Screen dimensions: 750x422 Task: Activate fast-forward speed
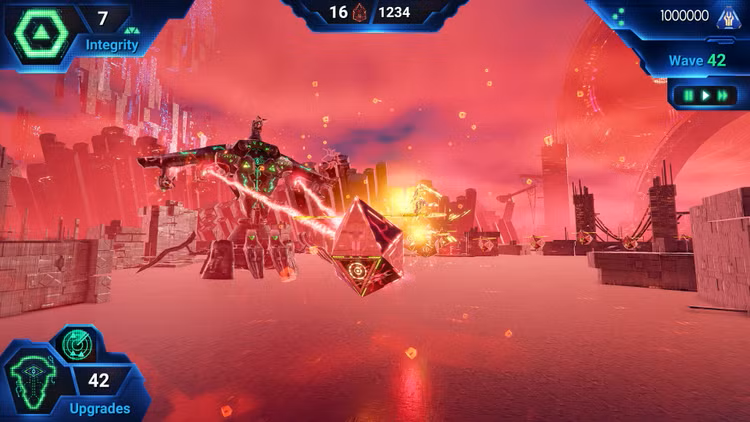point(722,96)
